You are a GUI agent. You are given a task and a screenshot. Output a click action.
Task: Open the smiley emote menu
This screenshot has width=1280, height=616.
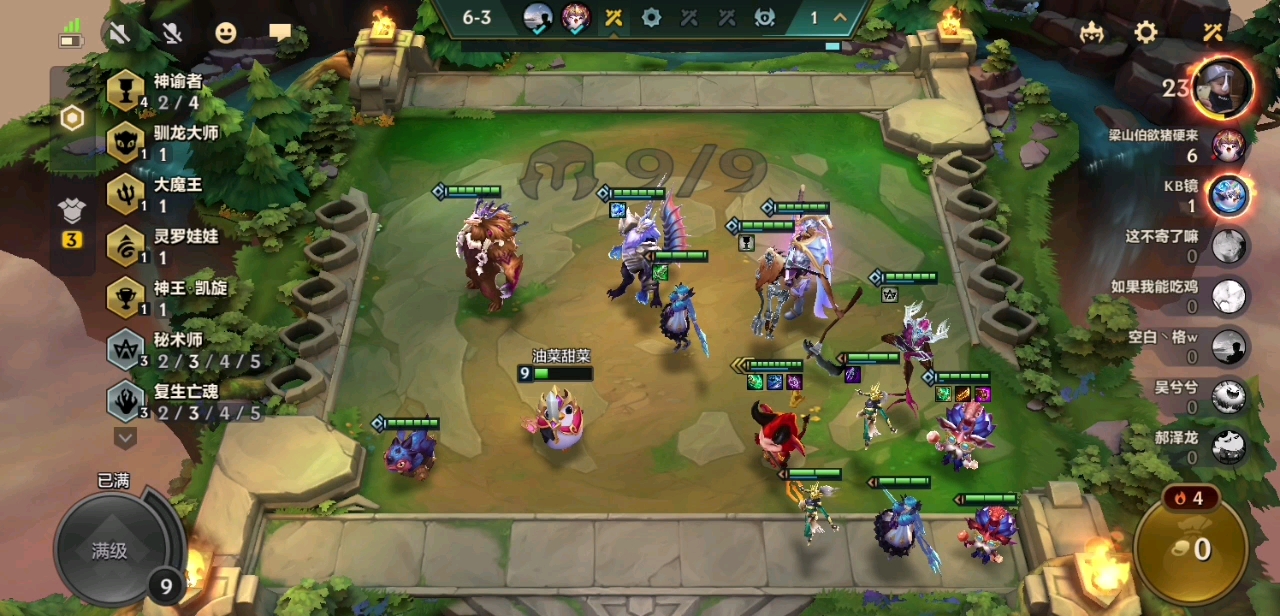226,34
